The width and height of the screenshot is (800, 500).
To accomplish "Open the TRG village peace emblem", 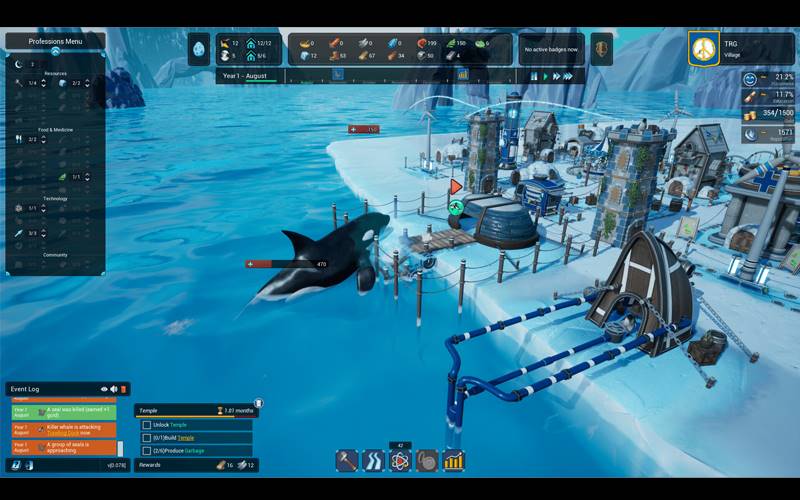I will [704, 48].
